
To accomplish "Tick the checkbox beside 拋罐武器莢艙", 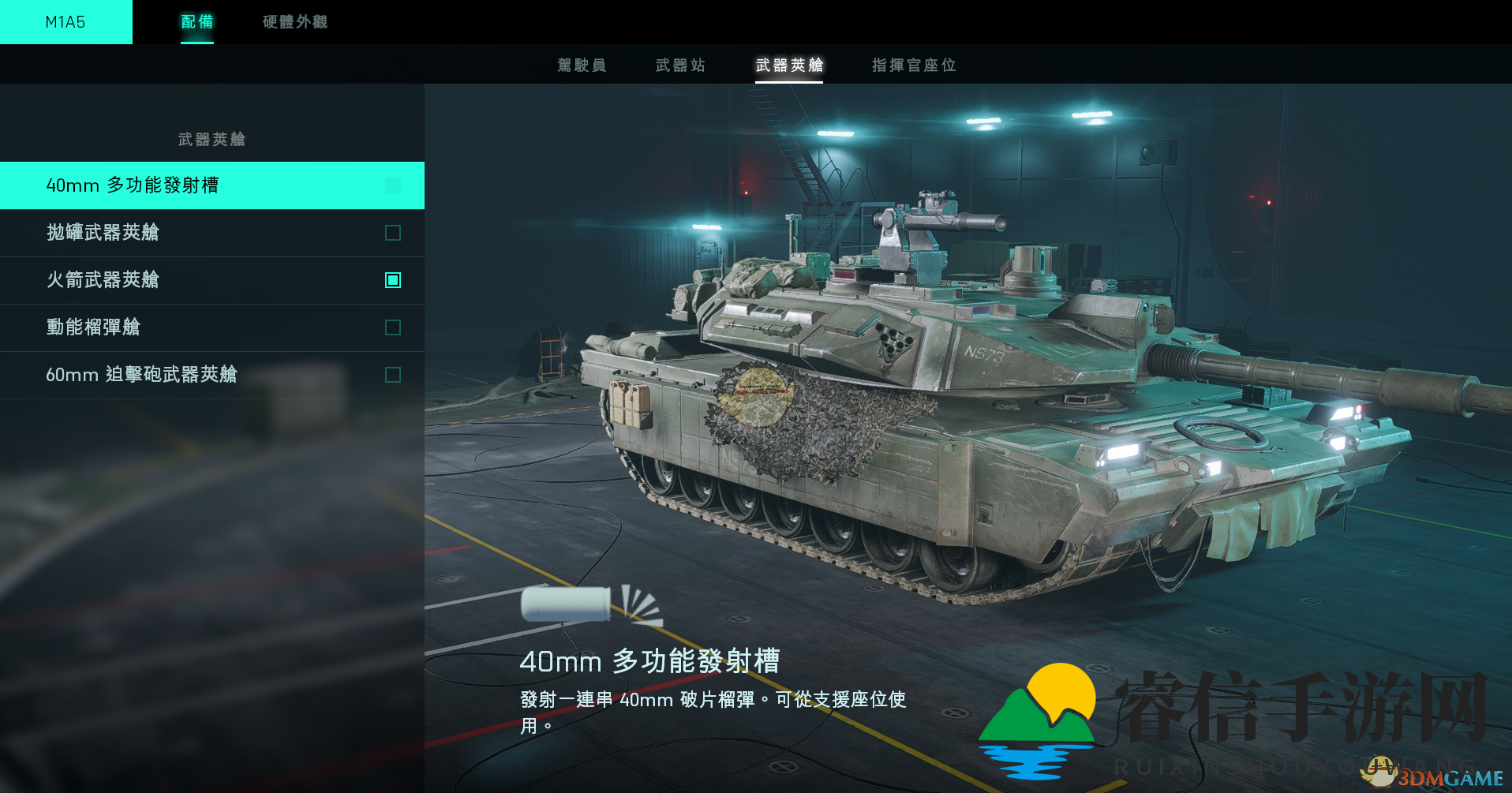I will (393, 233).
